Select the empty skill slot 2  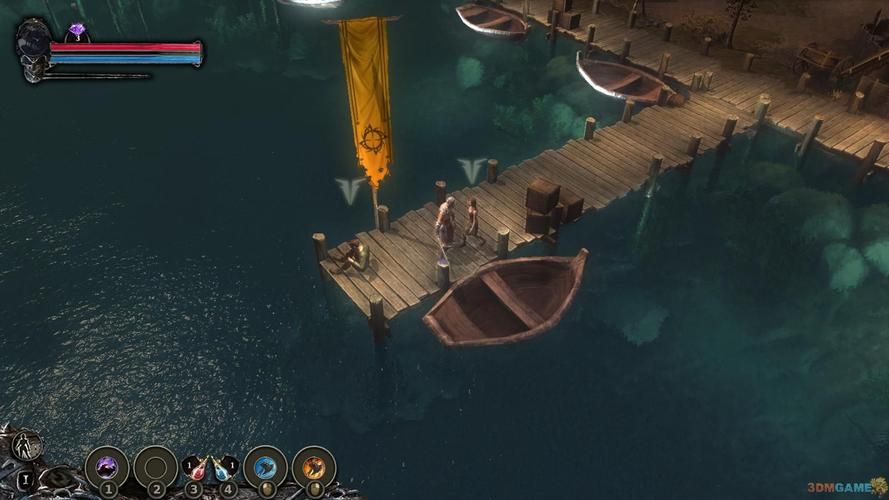(x=155, y=466)
